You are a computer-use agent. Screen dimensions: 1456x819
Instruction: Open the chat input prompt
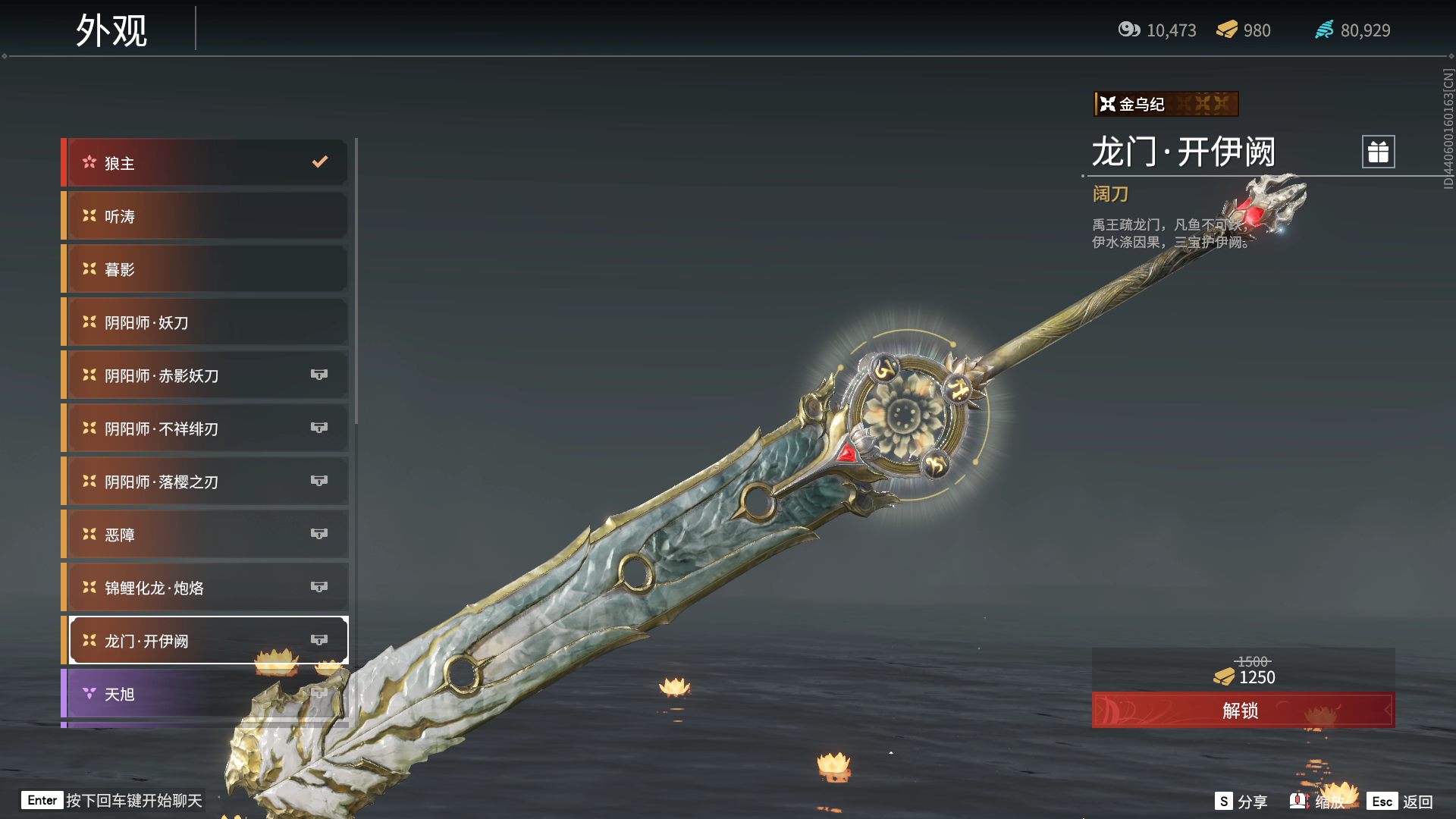coord(114,801)
